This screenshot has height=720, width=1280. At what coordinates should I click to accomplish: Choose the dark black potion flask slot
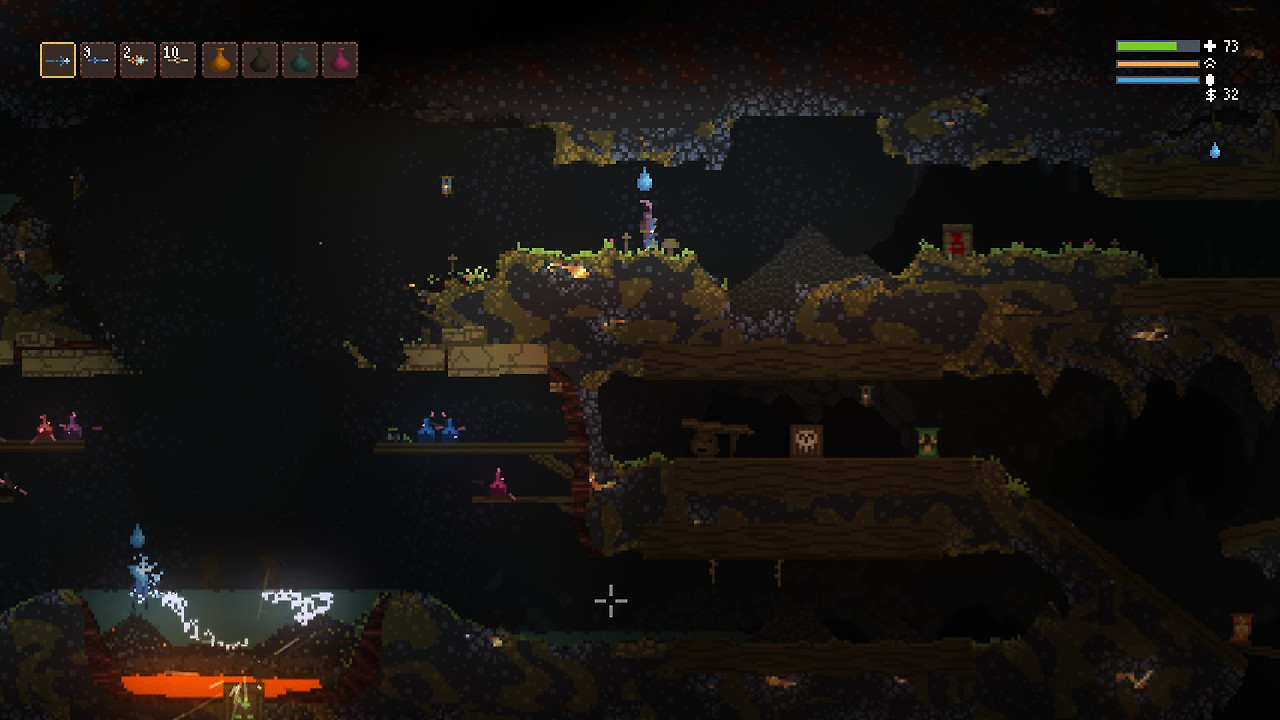pyautogui.click(x=260, y=60)
